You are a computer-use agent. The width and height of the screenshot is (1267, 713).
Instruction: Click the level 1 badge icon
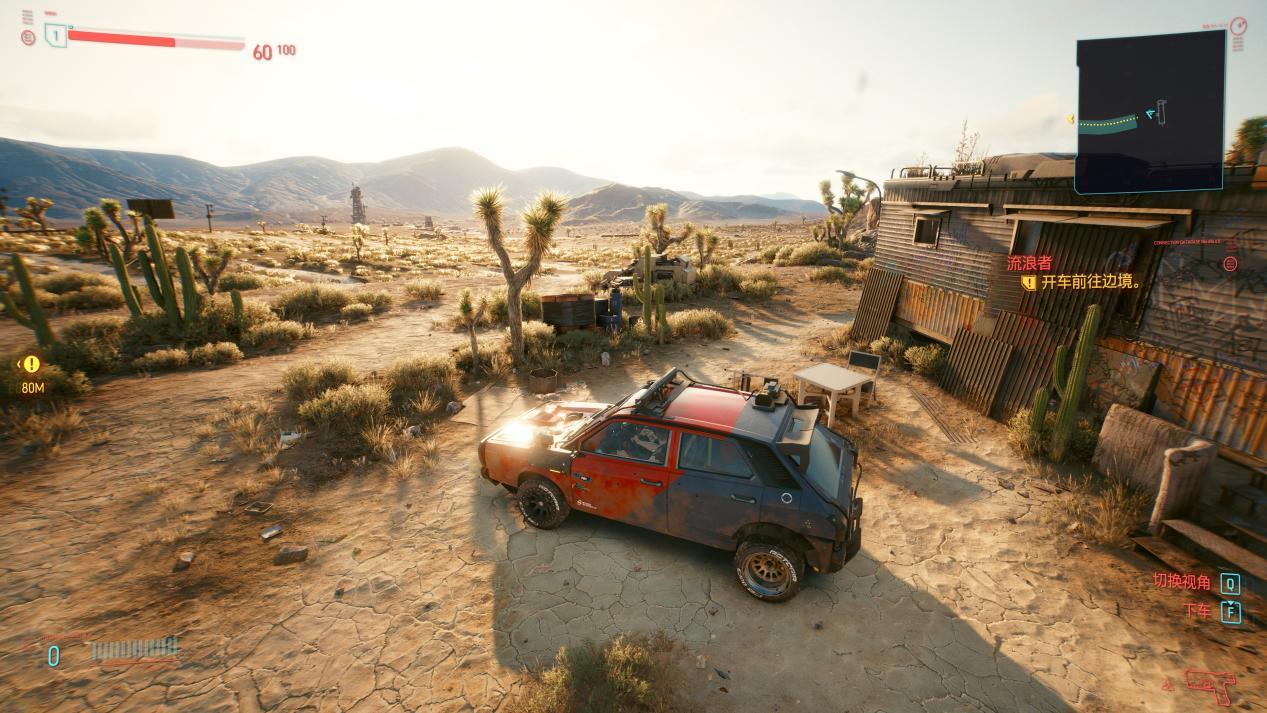tap(56, 36)
